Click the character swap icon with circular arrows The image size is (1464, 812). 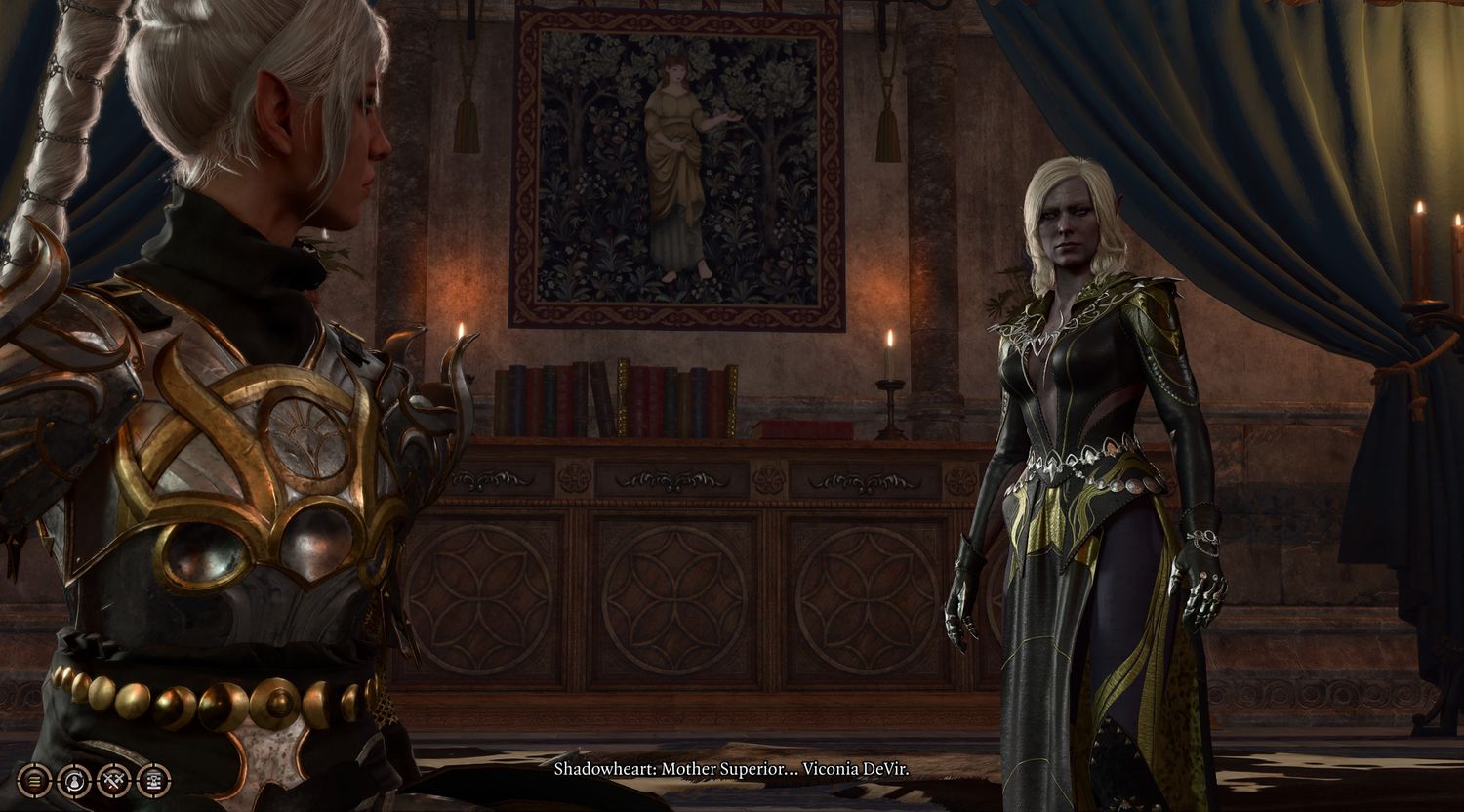click(x=74, y=780)
